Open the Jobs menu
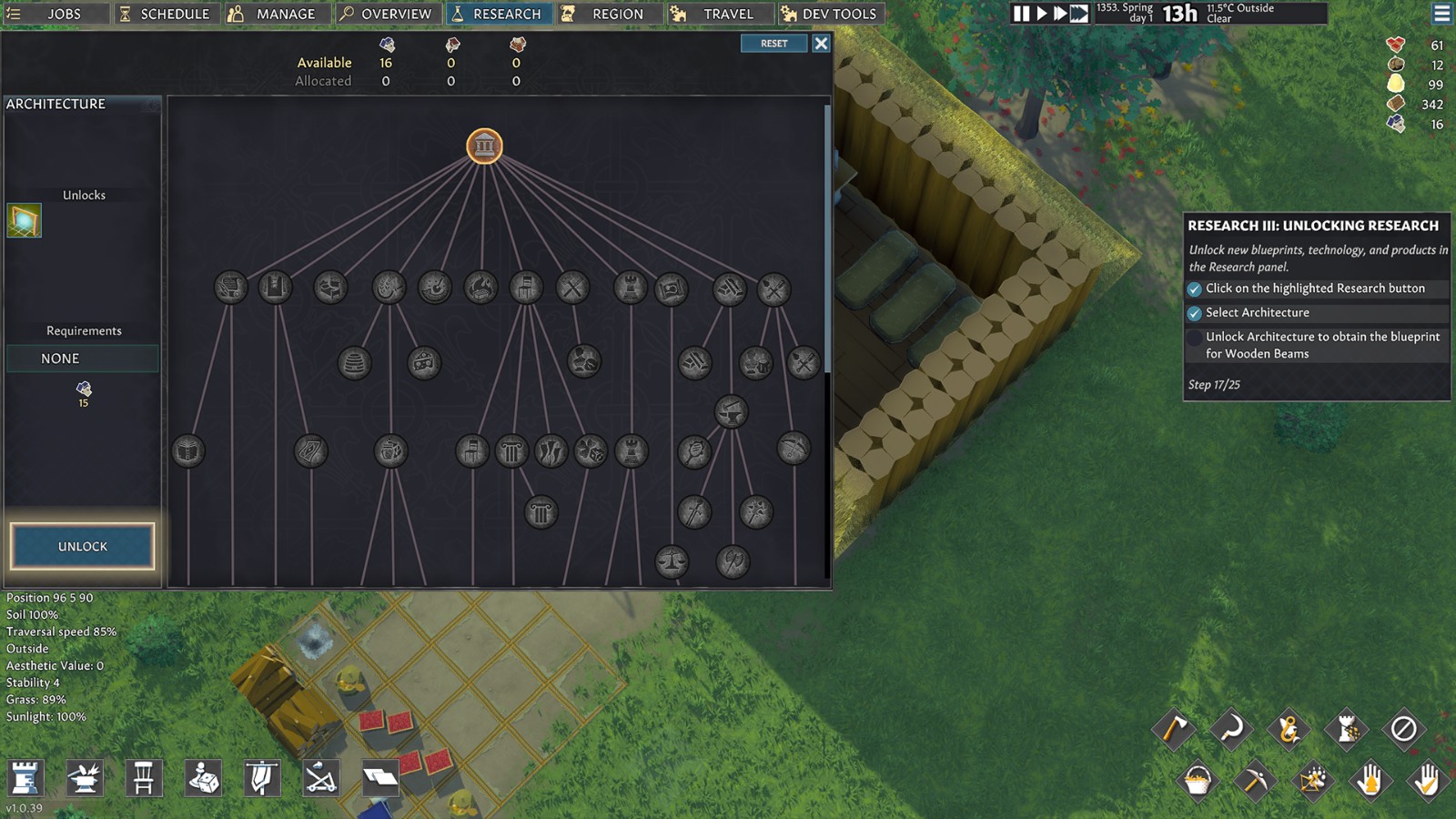Image resolution: width=1456 pixels, height=819 pixels. (55, 14)
